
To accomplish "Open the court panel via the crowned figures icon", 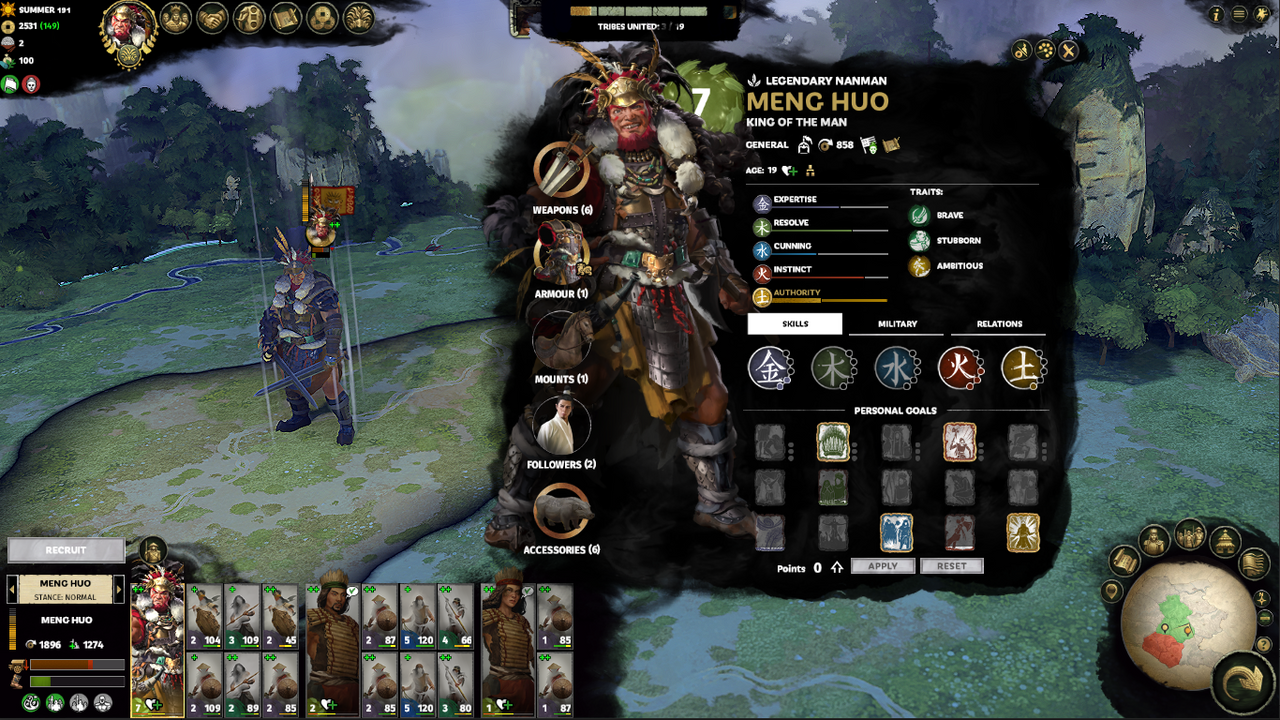I will [176, 19].
